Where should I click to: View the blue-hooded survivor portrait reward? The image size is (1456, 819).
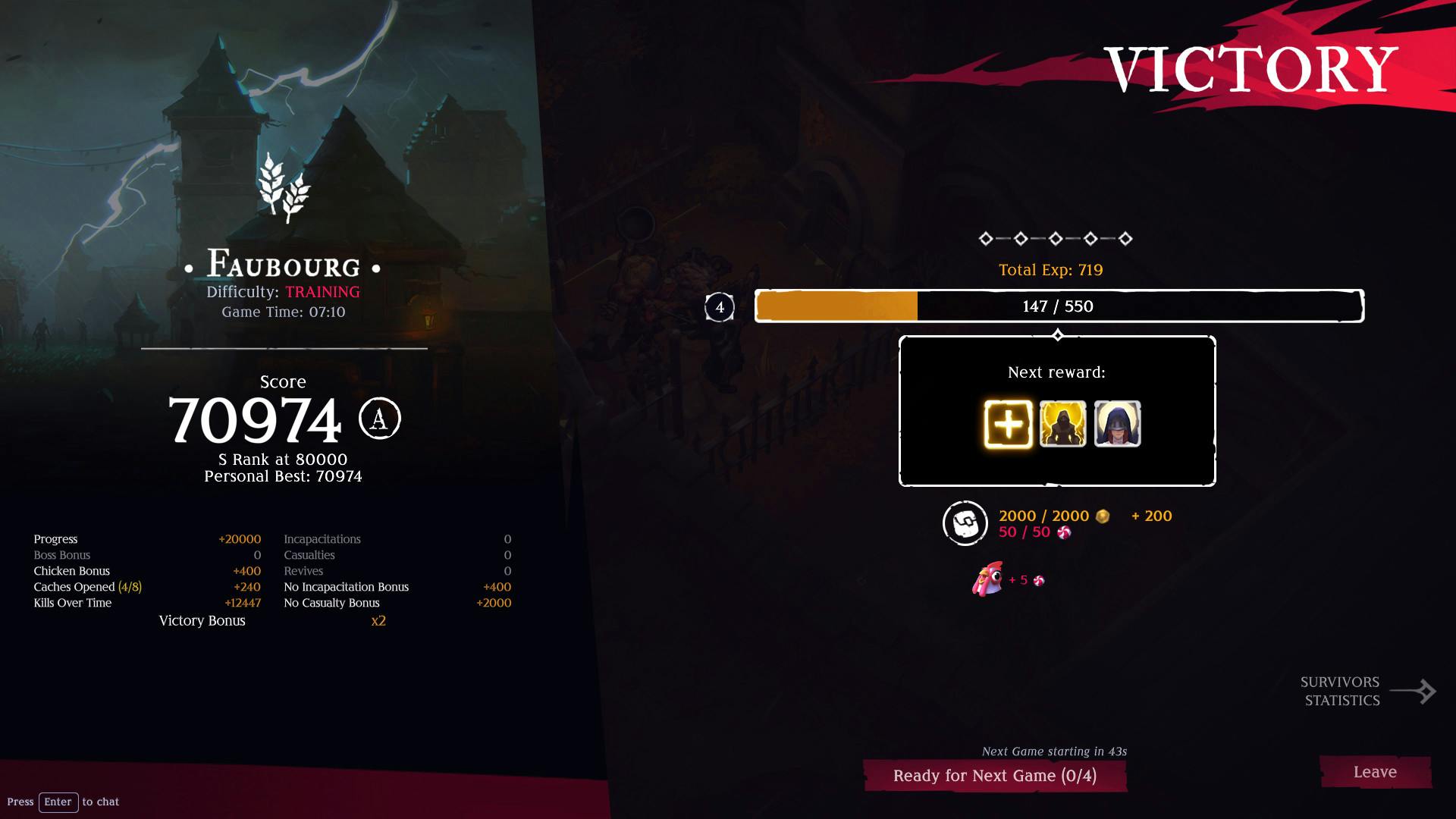(x=1116, y=422)
